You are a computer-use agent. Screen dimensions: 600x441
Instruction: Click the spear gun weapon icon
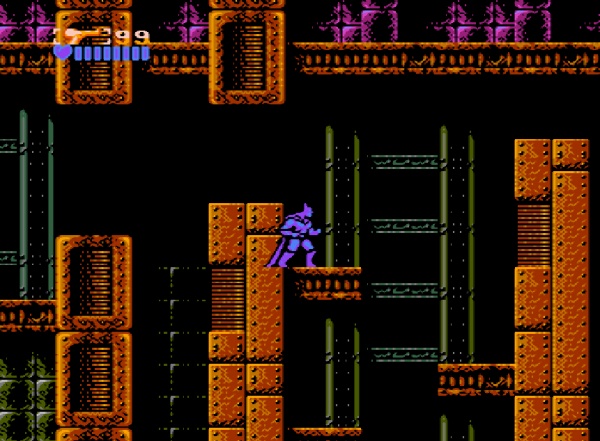coord(82,35)
